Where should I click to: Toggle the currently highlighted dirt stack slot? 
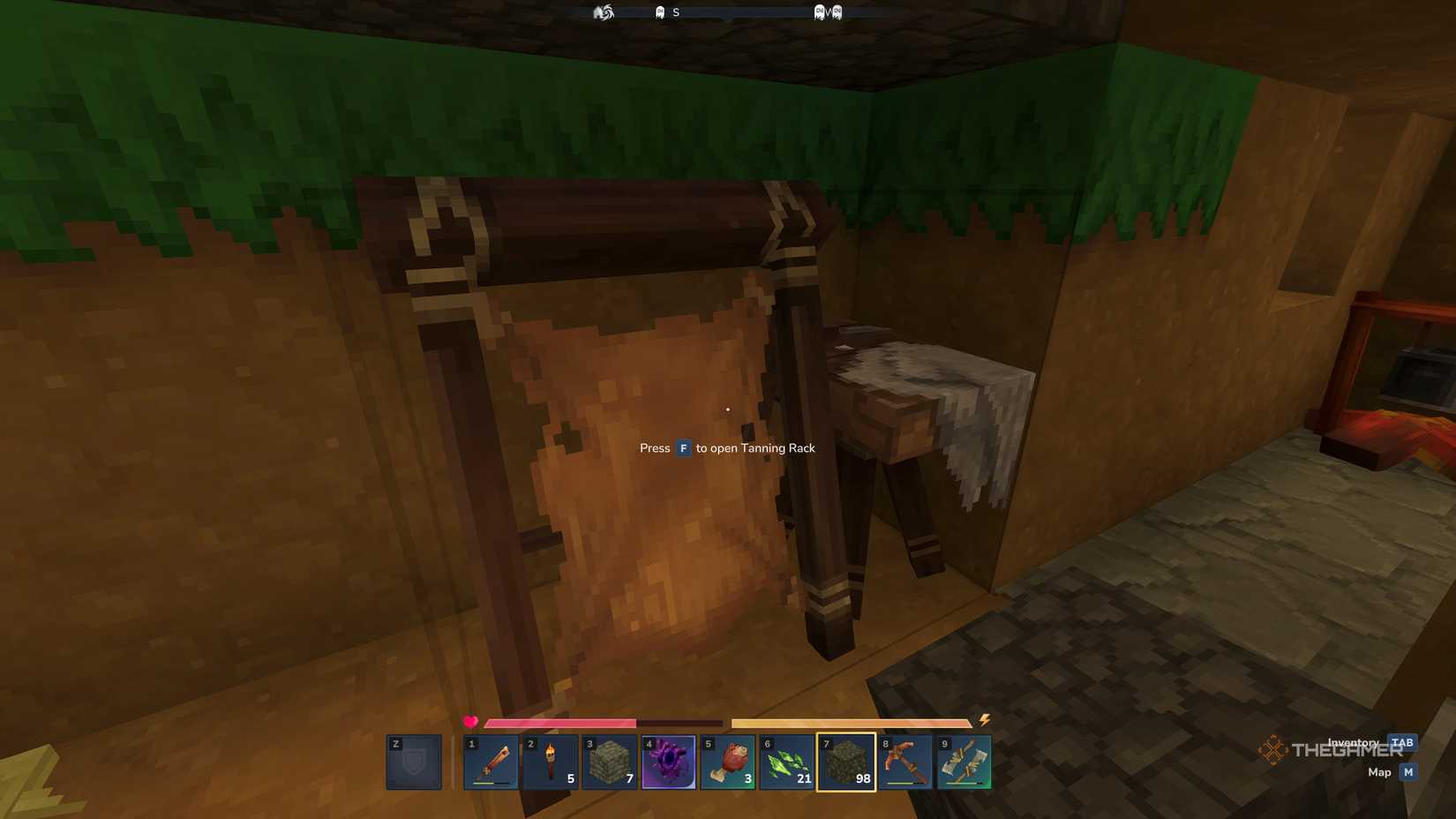click(847, 761)
